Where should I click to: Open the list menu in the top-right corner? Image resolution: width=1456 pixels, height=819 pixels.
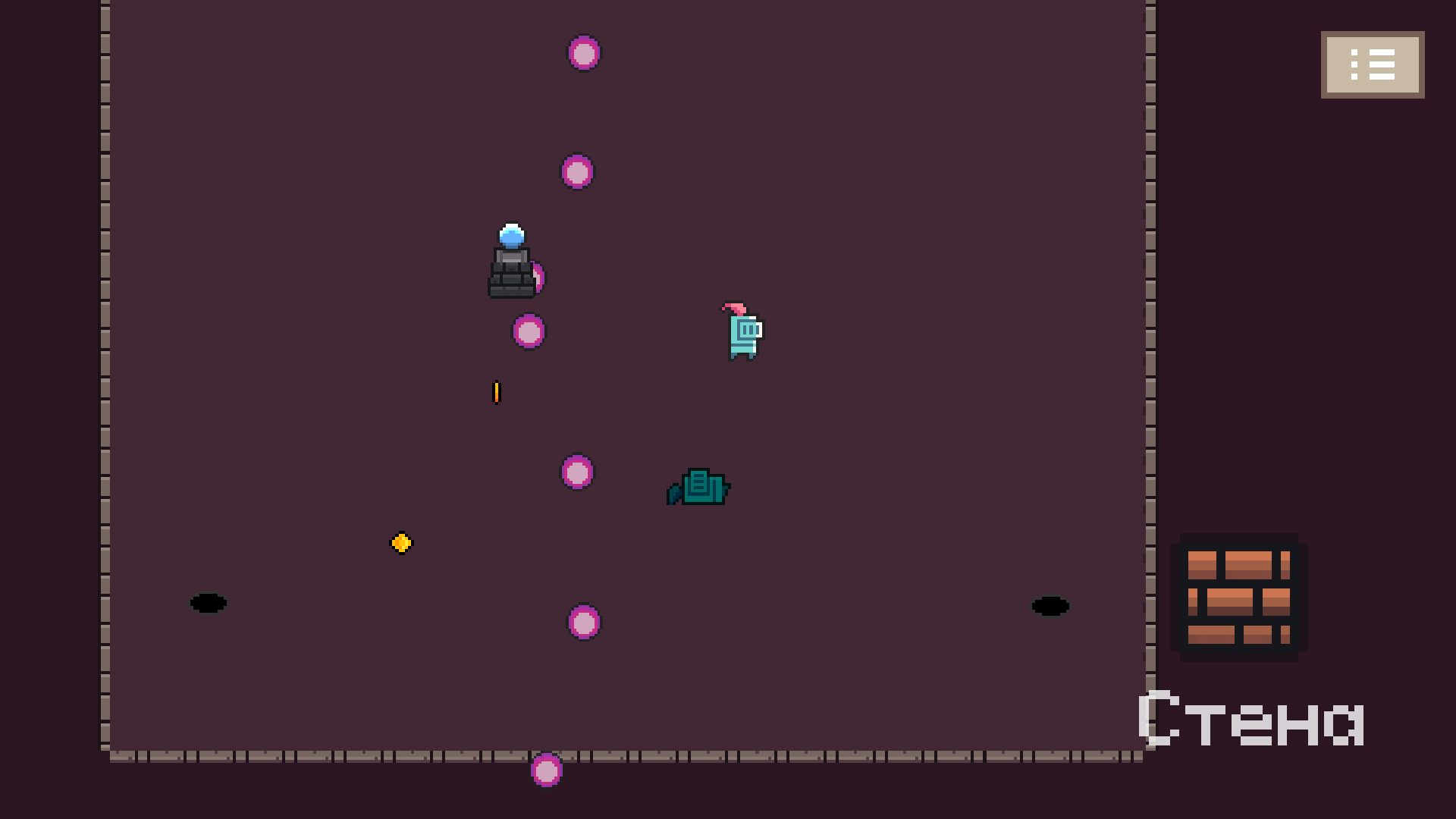[x=1372, y=64]
